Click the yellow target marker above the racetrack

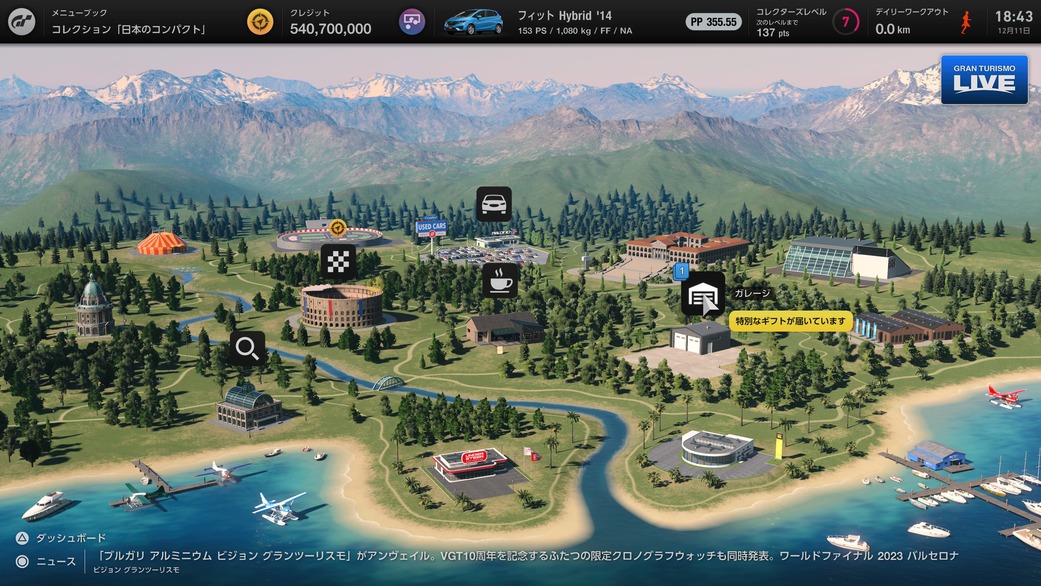338,228
